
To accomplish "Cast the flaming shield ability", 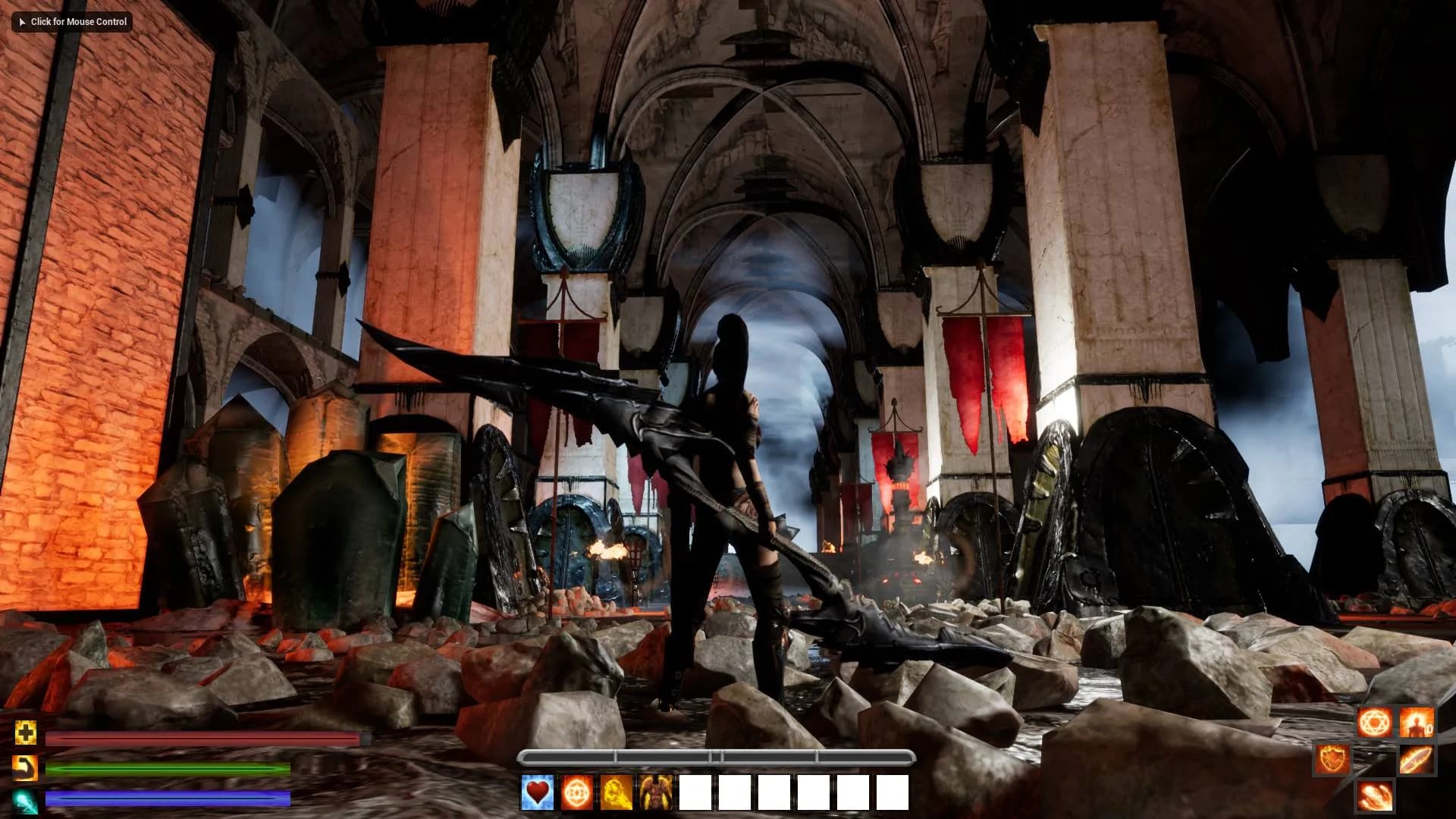I will coord(1332,758).
